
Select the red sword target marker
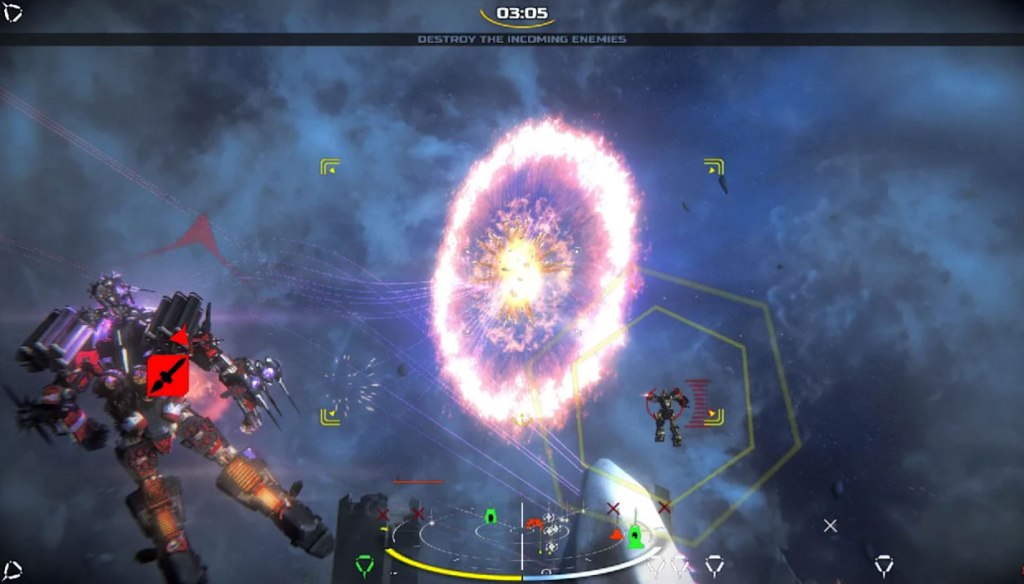(167, 376)
